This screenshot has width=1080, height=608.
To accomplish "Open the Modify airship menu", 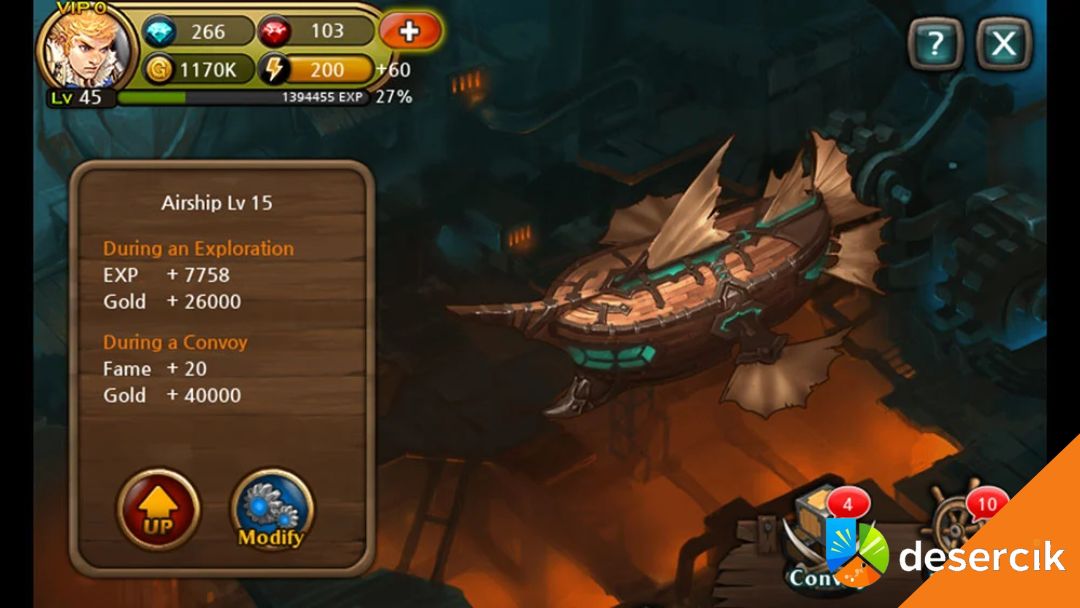I will [x=271, y=509].
